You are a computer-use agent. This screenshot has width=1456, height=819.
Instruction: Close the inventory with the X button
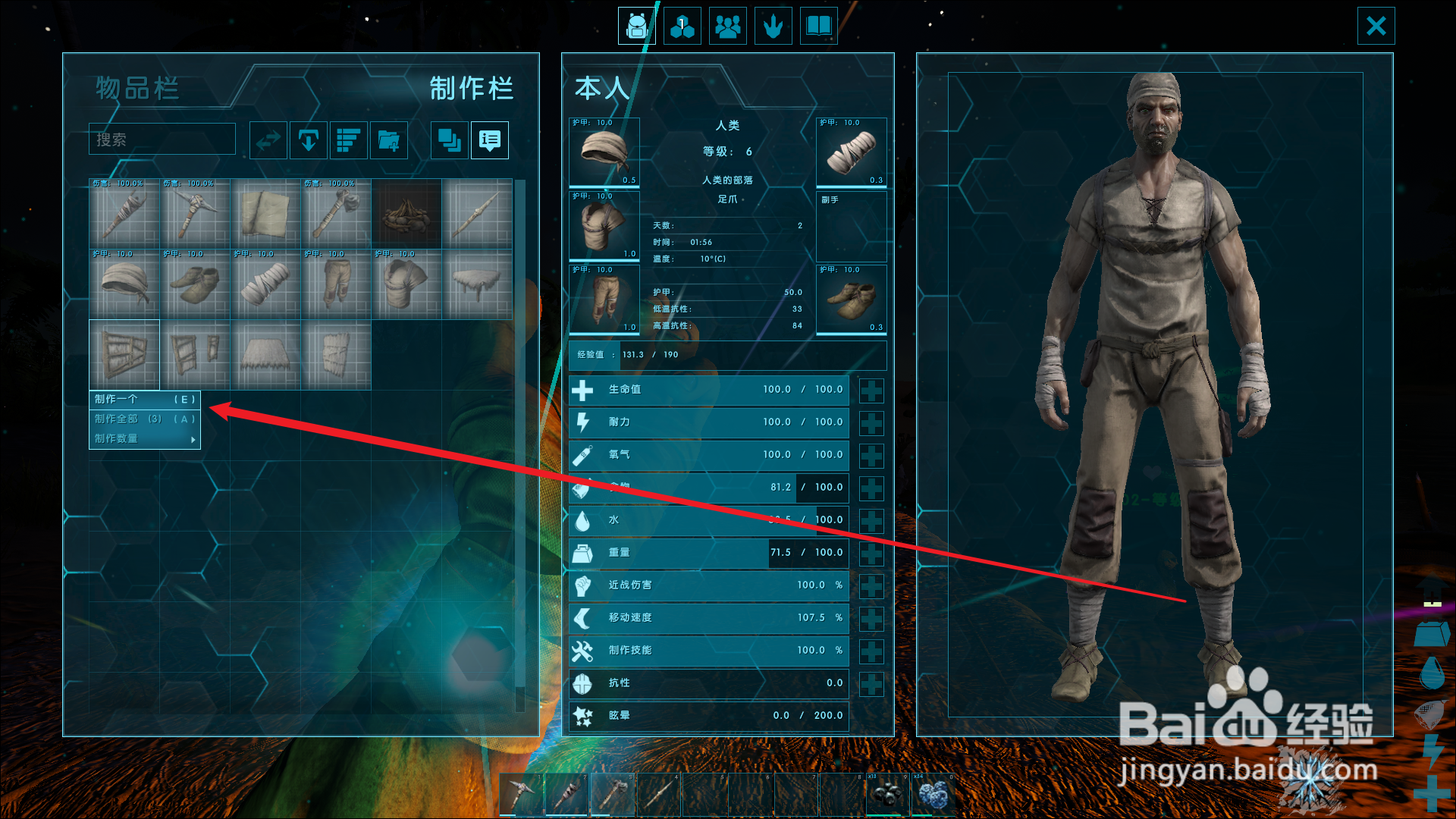pos(1376,27)
